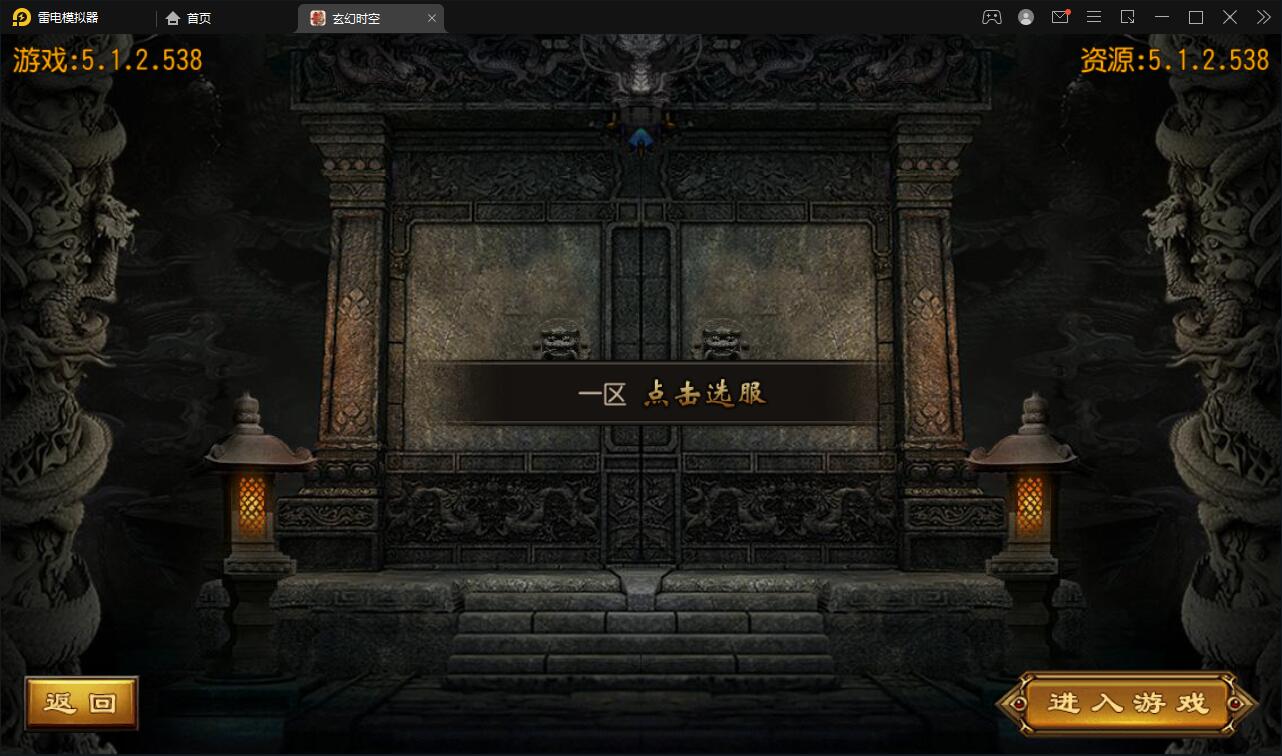Open the gamepad key-mapping icon
Viewport: 1282px width, 756px height.
coord(991,17)
